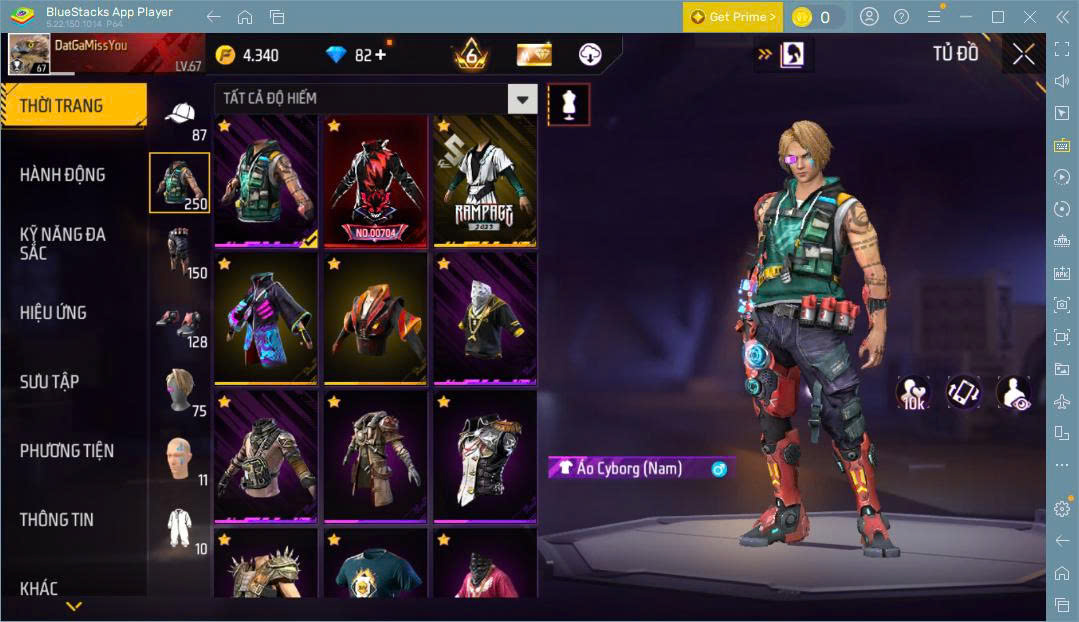Pick the blue and pink neon jacket
The height and width of the screenshot is (622, 1079).
point(265,318)
